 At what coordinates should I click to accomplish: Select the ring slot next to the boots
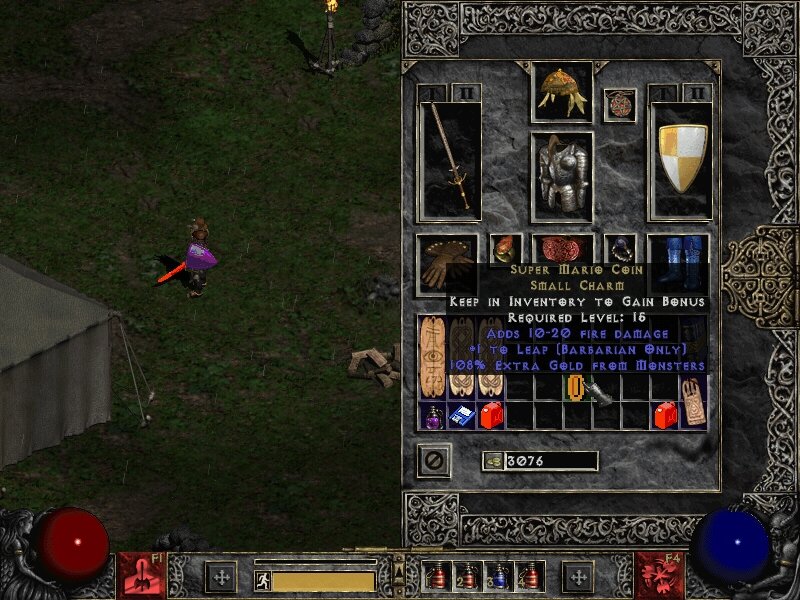[x=620, y=248]
